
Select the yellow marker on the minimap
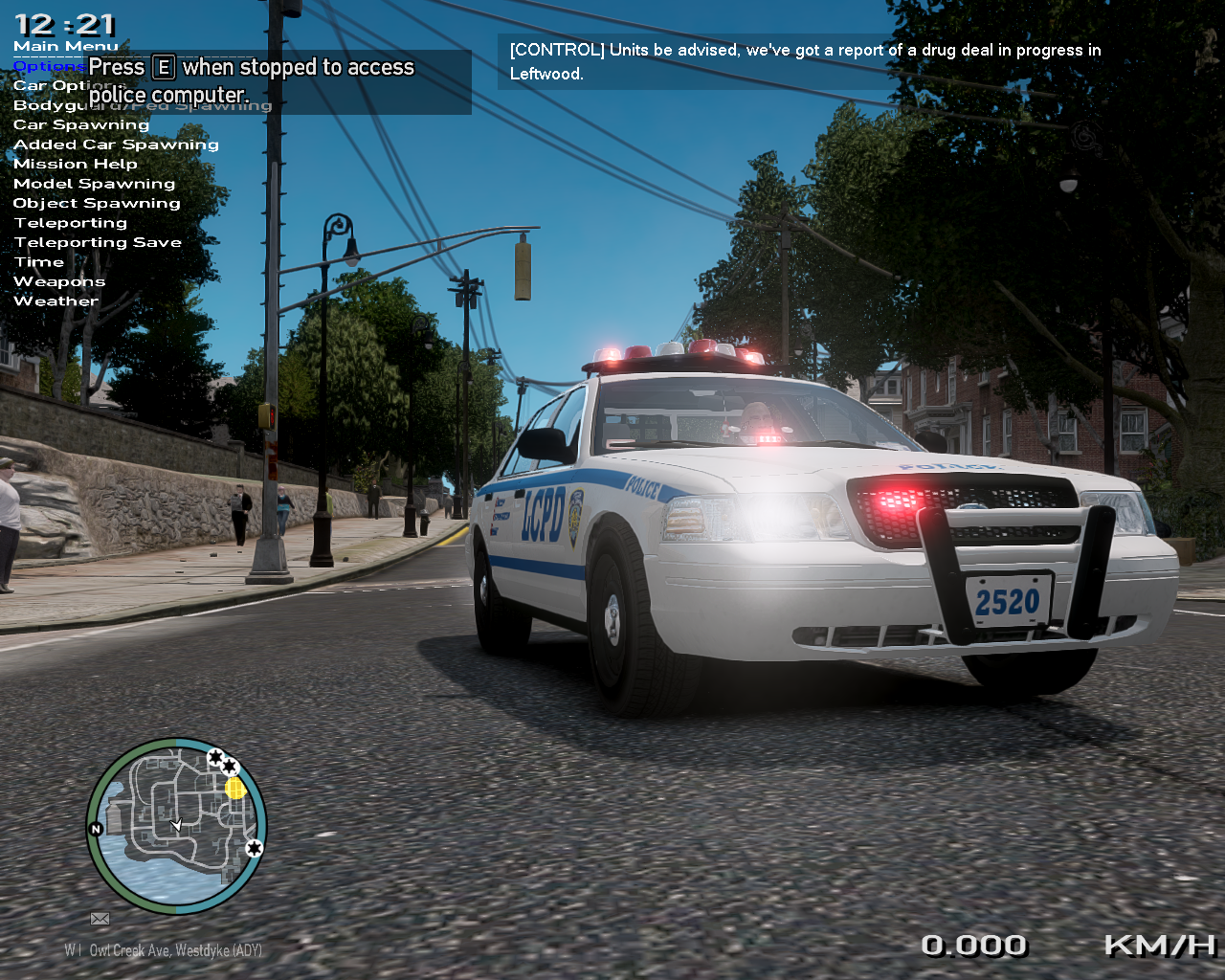pyautogui.click(x=235, y=788)
